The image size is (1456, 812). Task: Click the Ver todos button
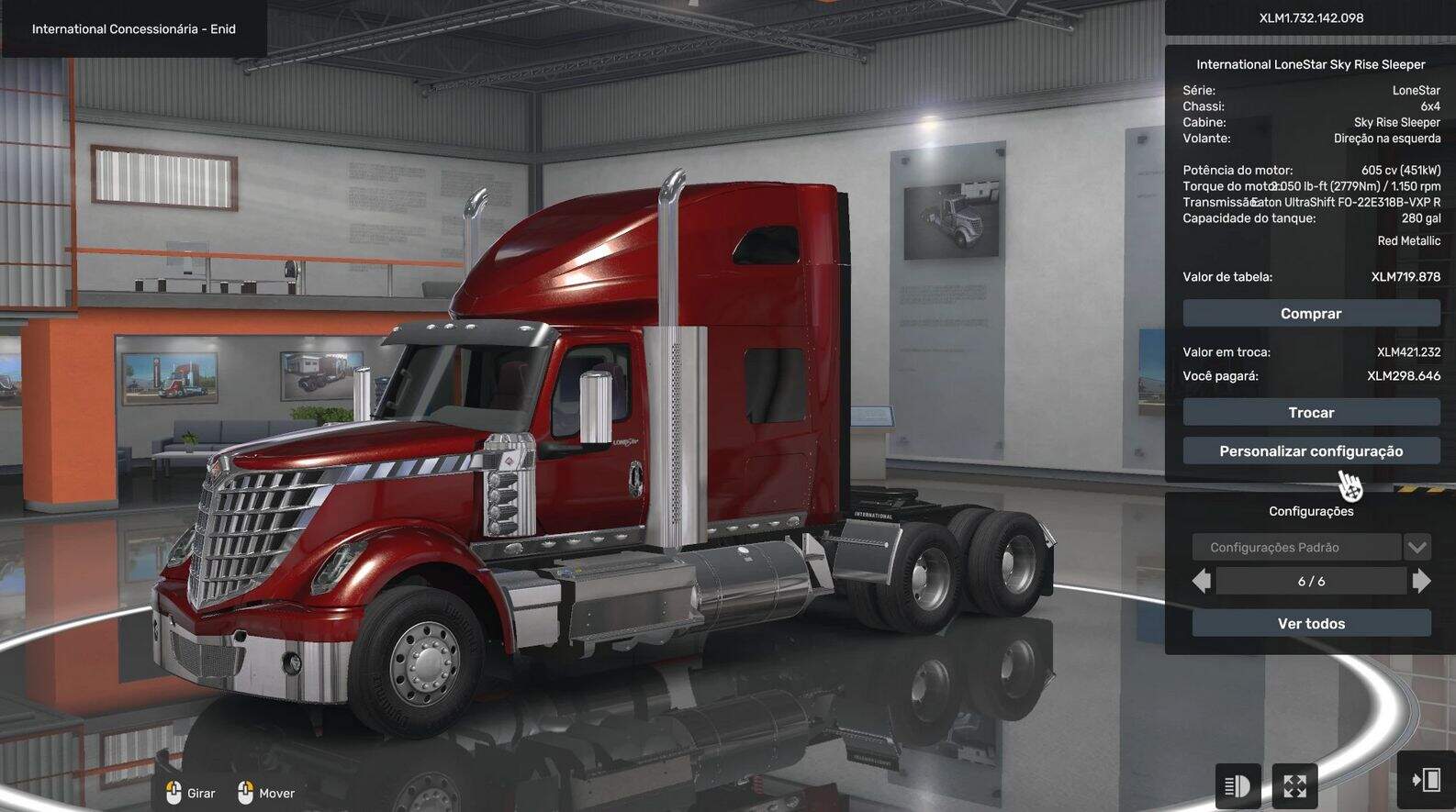point(1311,623)
